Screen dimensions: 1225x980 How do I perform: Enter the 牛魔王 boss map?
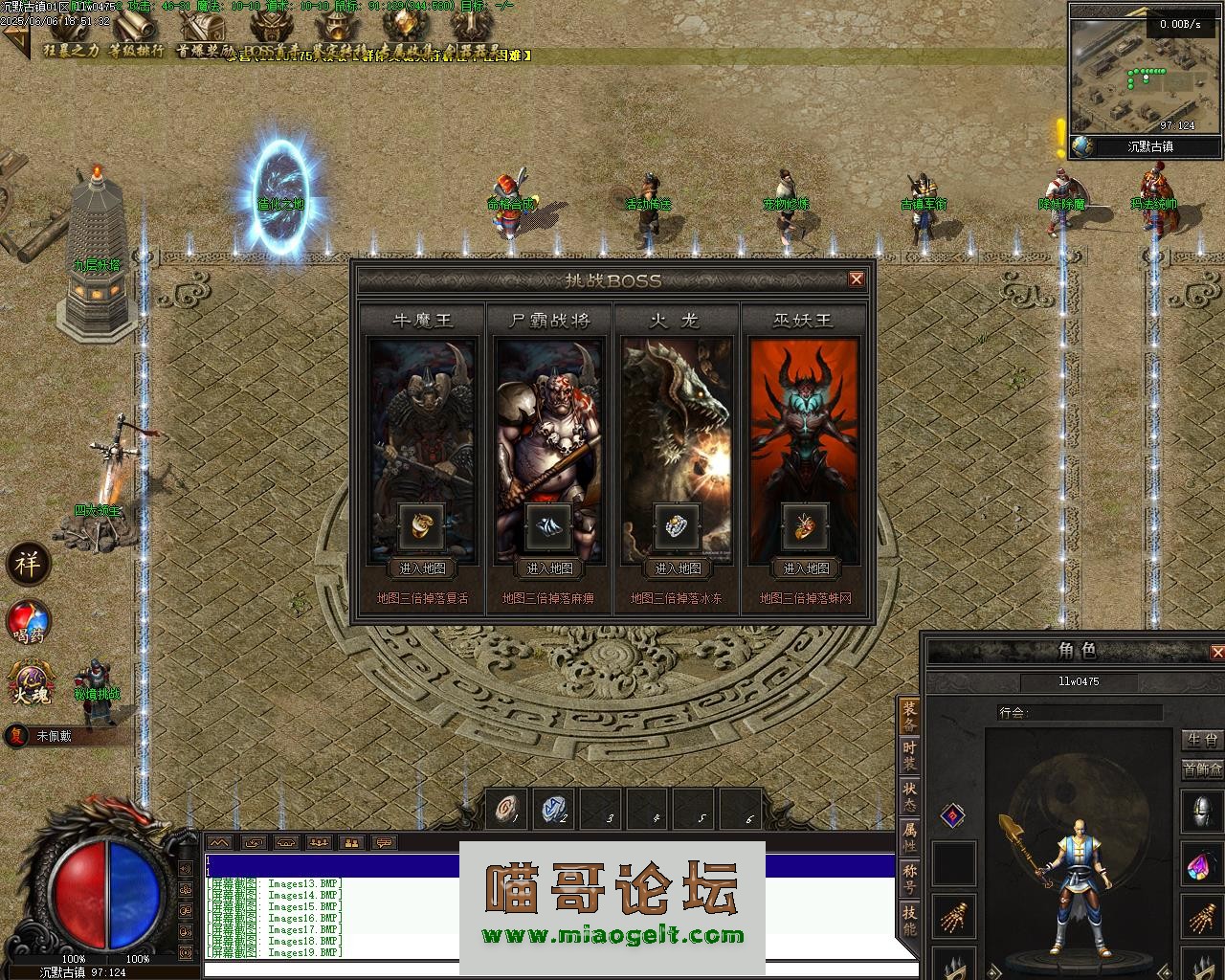[x=422, y=568]
